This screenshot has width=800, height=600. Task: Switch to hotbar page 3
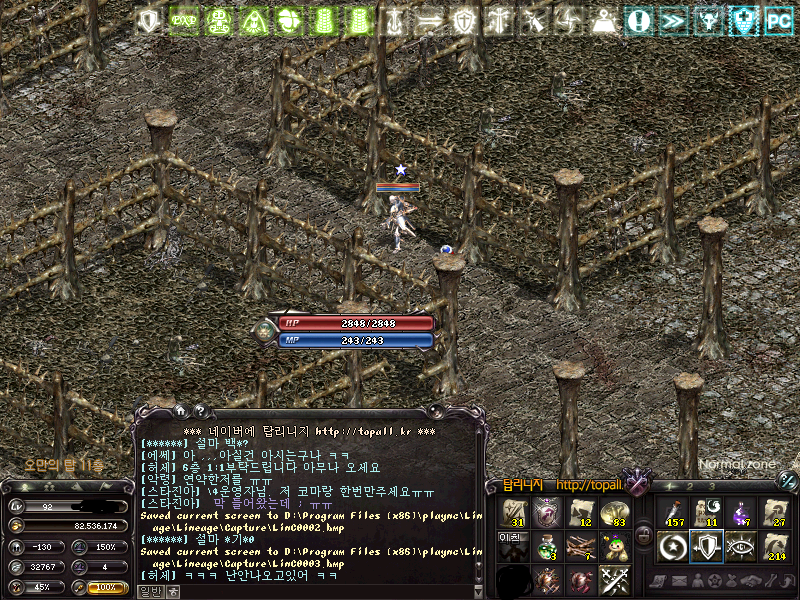(711, 486)
